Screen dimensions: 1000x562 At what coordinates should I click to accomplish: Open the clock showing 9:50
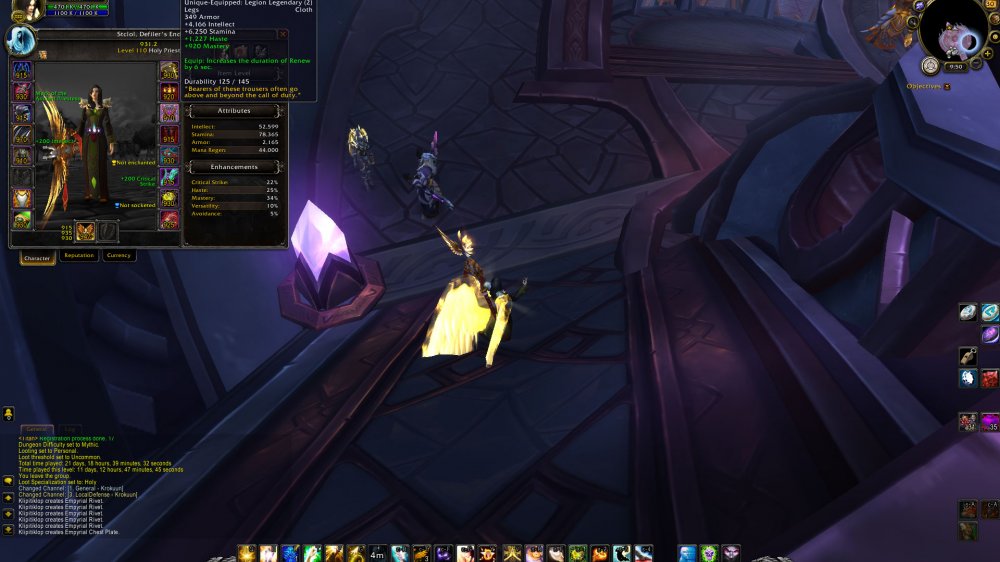956,67
